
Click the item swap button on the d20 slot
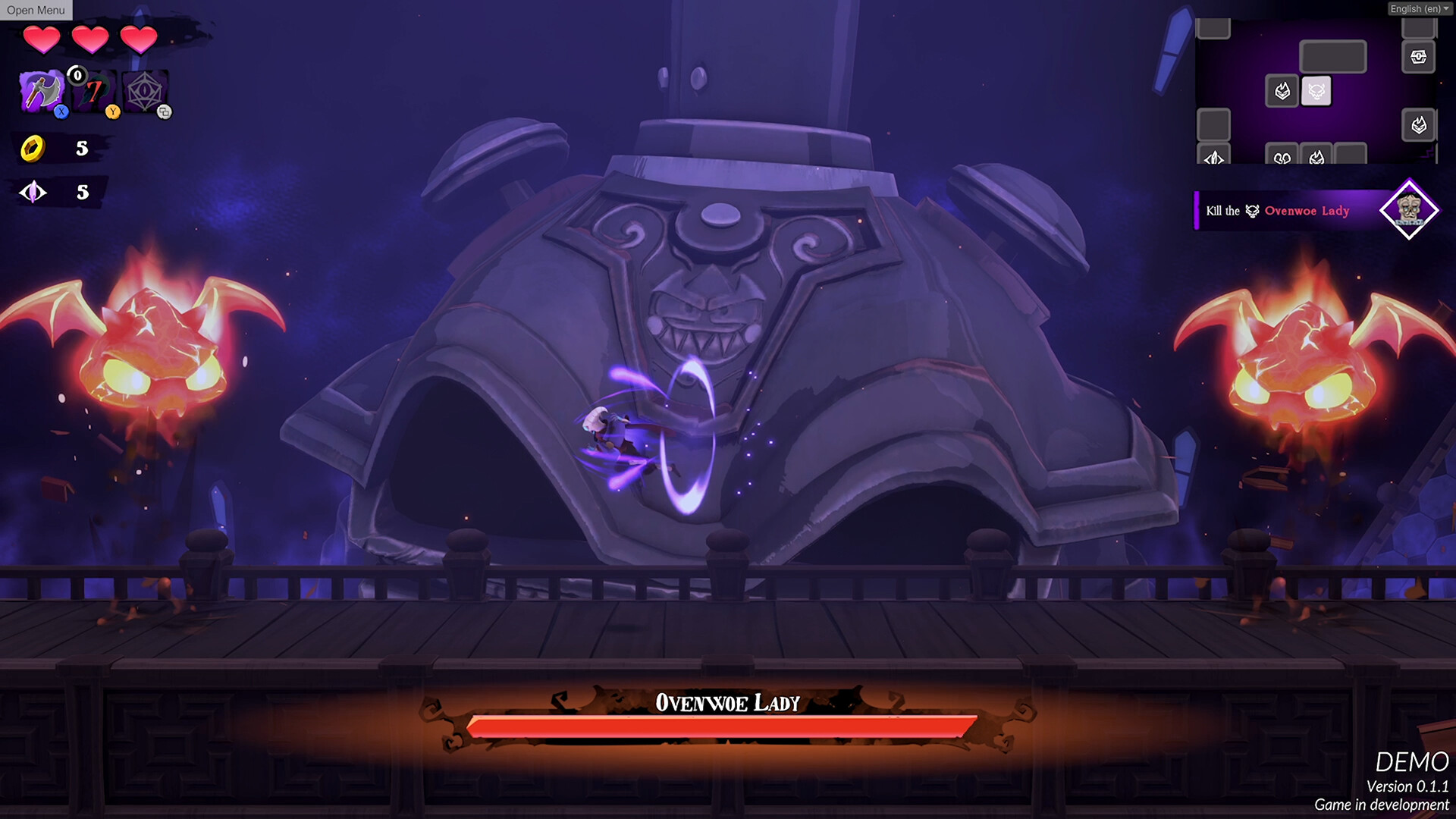[165, 111]
